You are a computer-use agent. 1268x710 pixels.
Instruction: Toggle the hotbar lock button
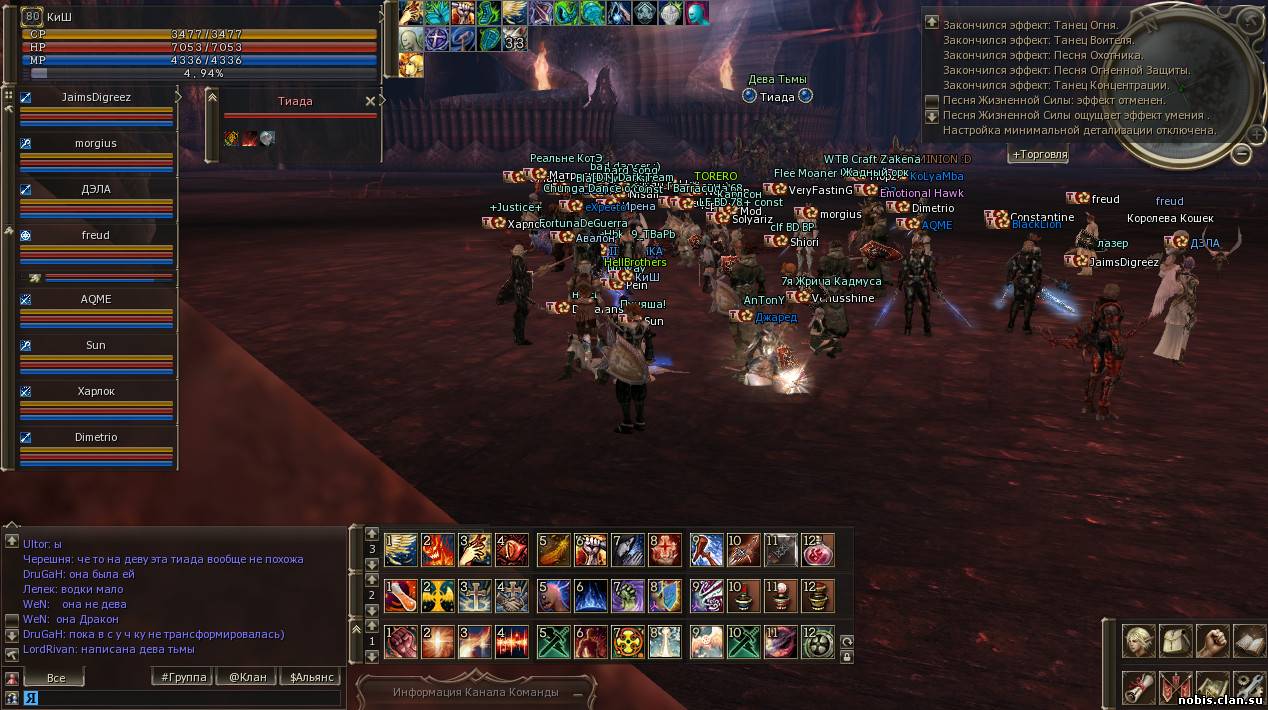[847, 657]
